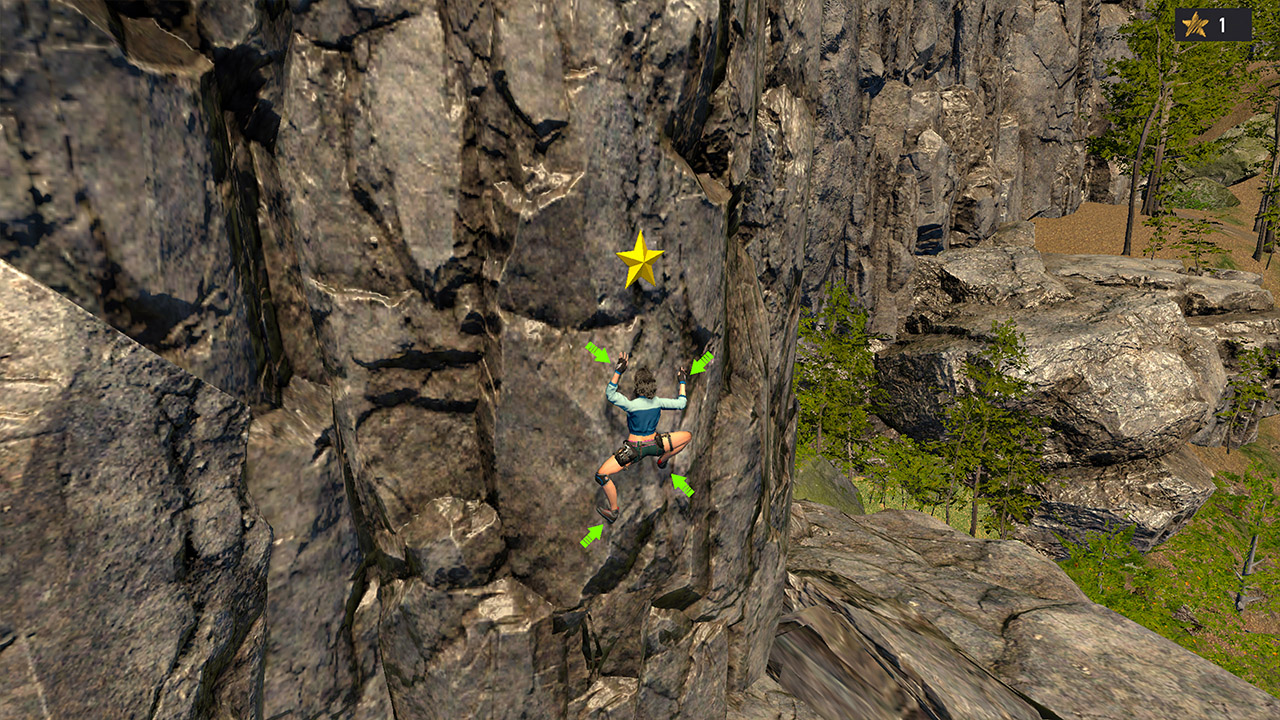The height and width of the screenshot is (720, 1280).
Task: Click the dark HUD panel in the corner
Action: tap(1212, 24)
